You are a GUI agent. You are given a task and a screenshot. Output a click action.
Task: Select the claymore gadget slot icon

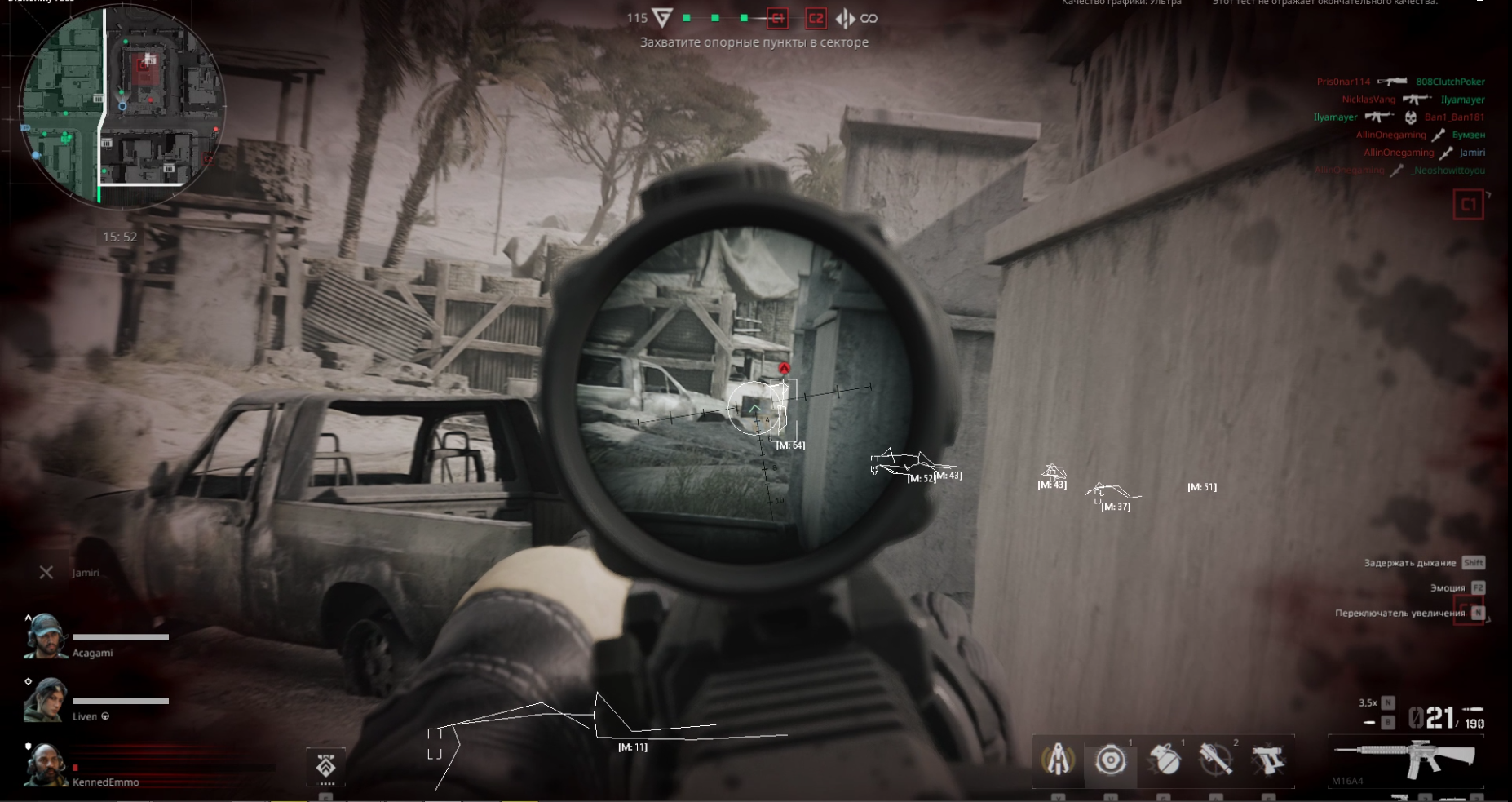coord(1058,761)
